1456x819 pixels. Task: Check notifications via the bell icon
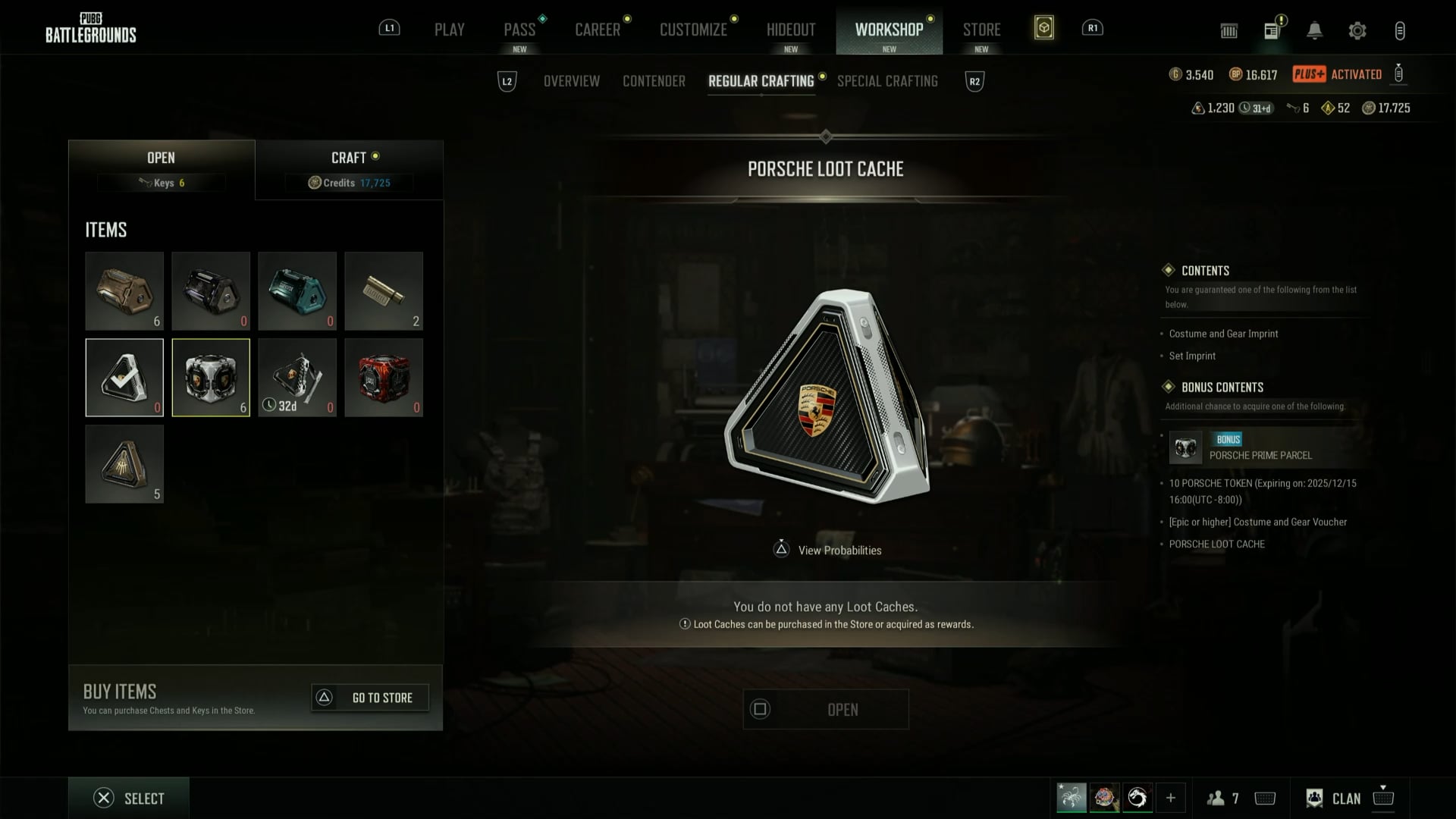pyautogui.click(x=1314, y=31)
